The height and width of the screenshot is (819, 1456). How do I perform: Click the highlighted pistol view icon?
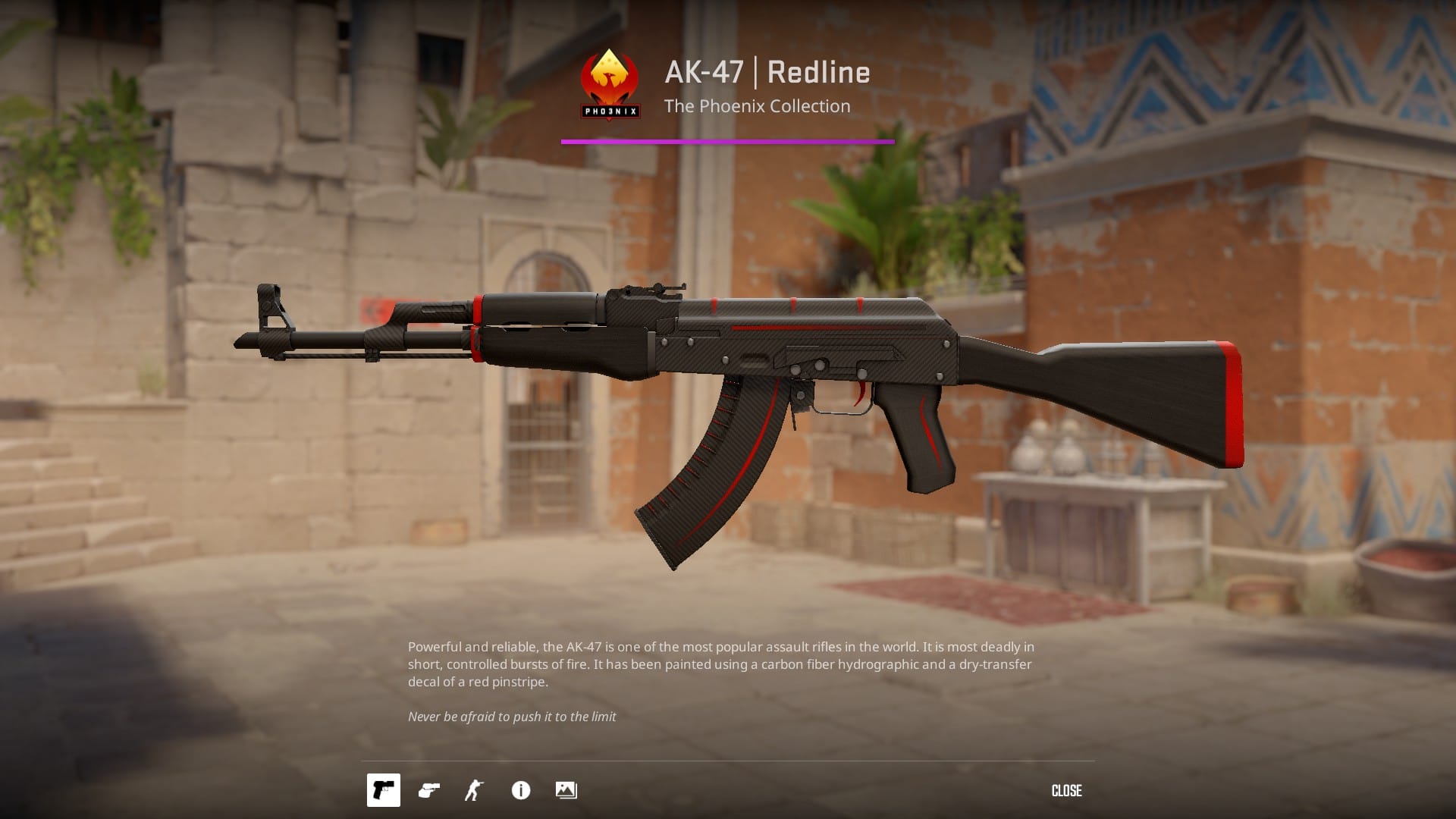[x=383, y=790]
